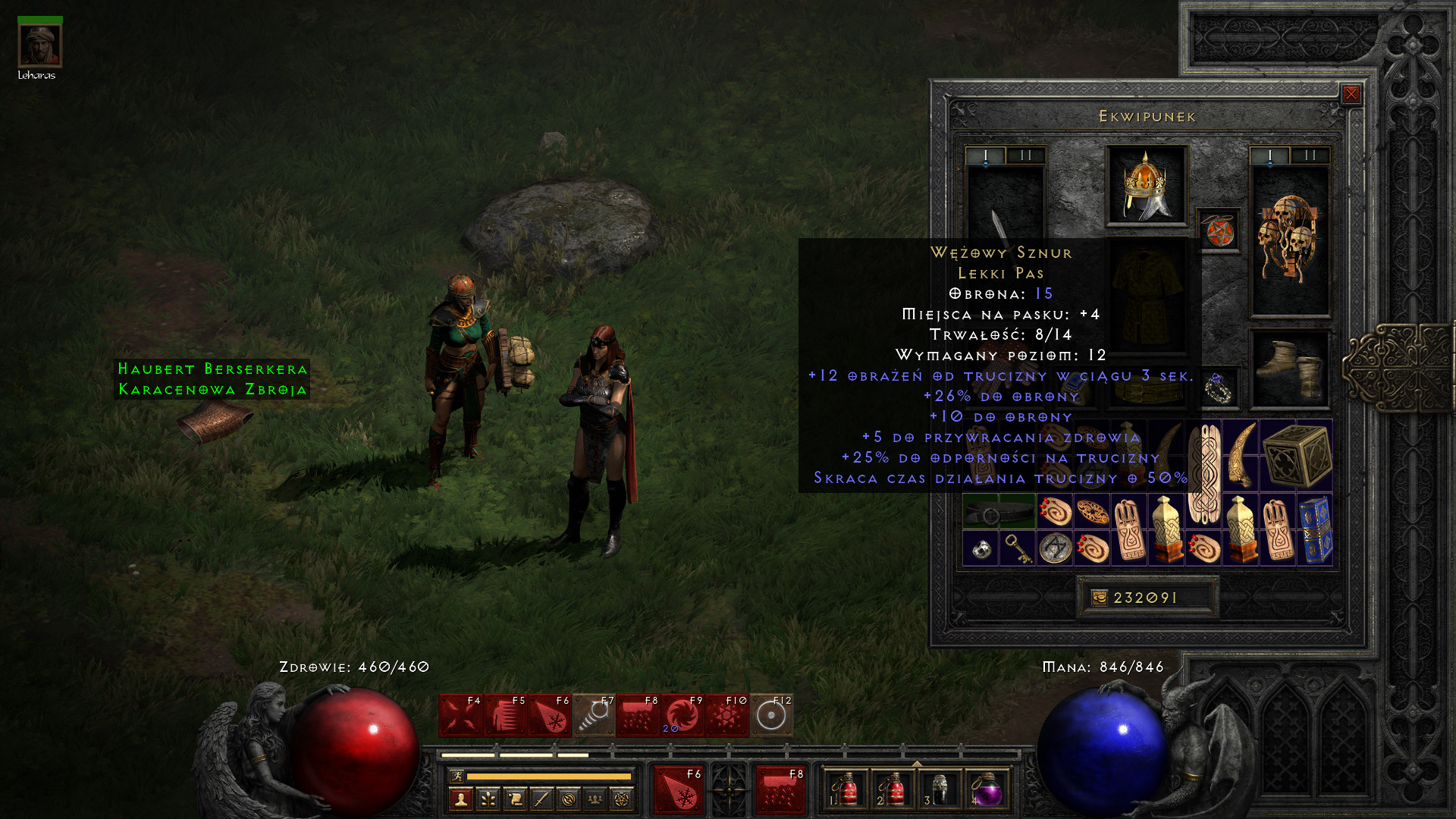Use the first red healing potion
The height and width of the screenshot is (819, 1456).
coord(846,790)
